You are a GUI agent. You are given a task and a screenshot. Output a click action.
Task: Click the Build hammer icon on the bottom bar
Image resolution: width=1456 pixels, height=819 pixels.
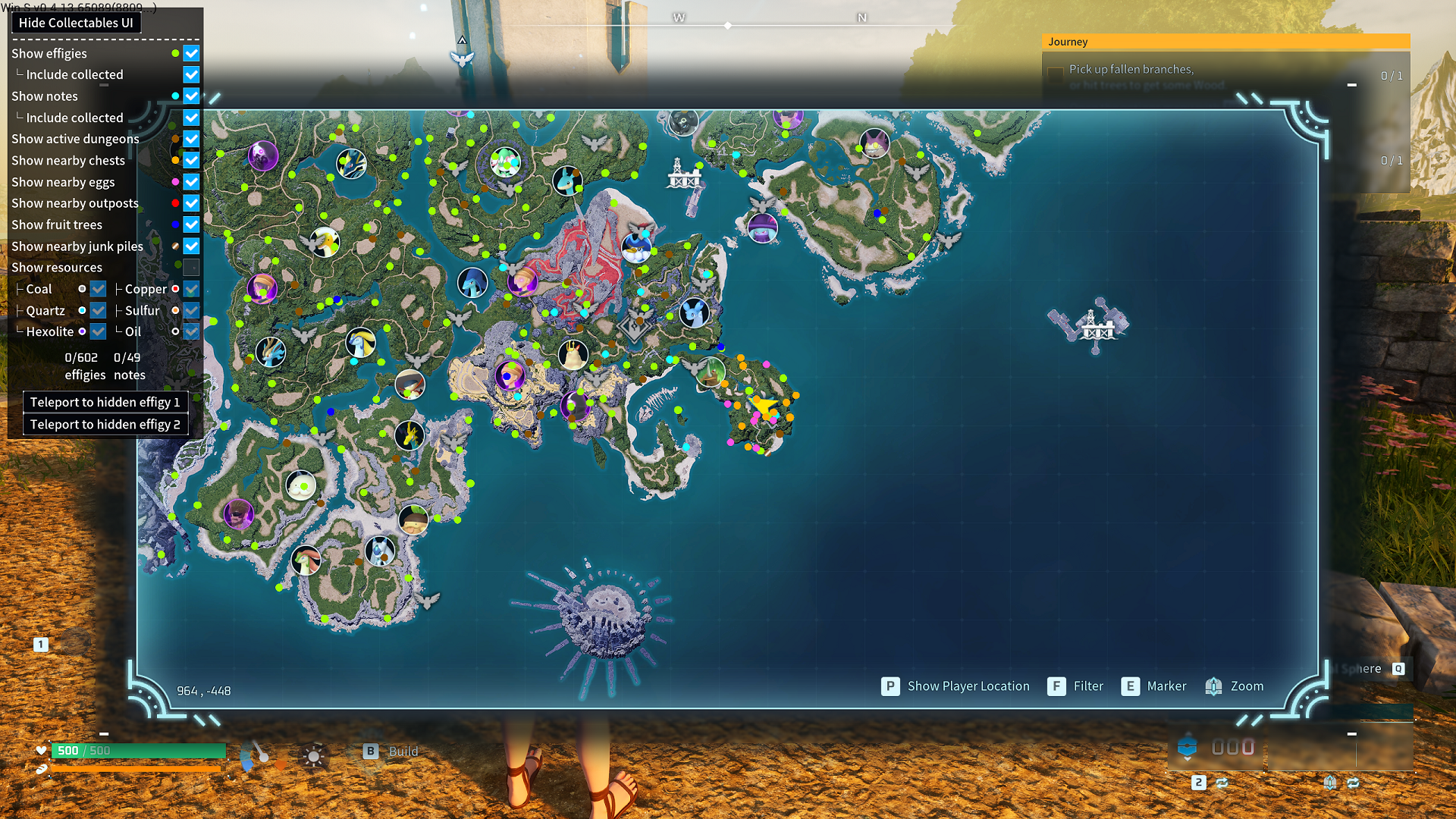371,751
